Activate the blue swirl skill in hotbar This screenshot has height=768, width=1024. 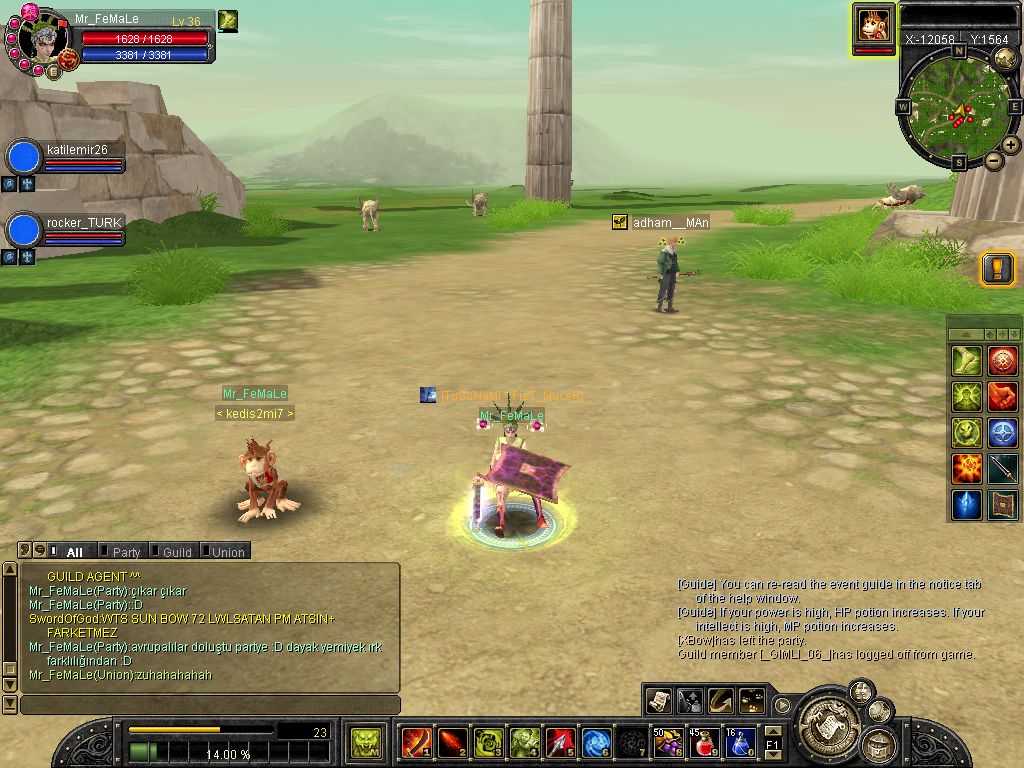coord(596,742)
